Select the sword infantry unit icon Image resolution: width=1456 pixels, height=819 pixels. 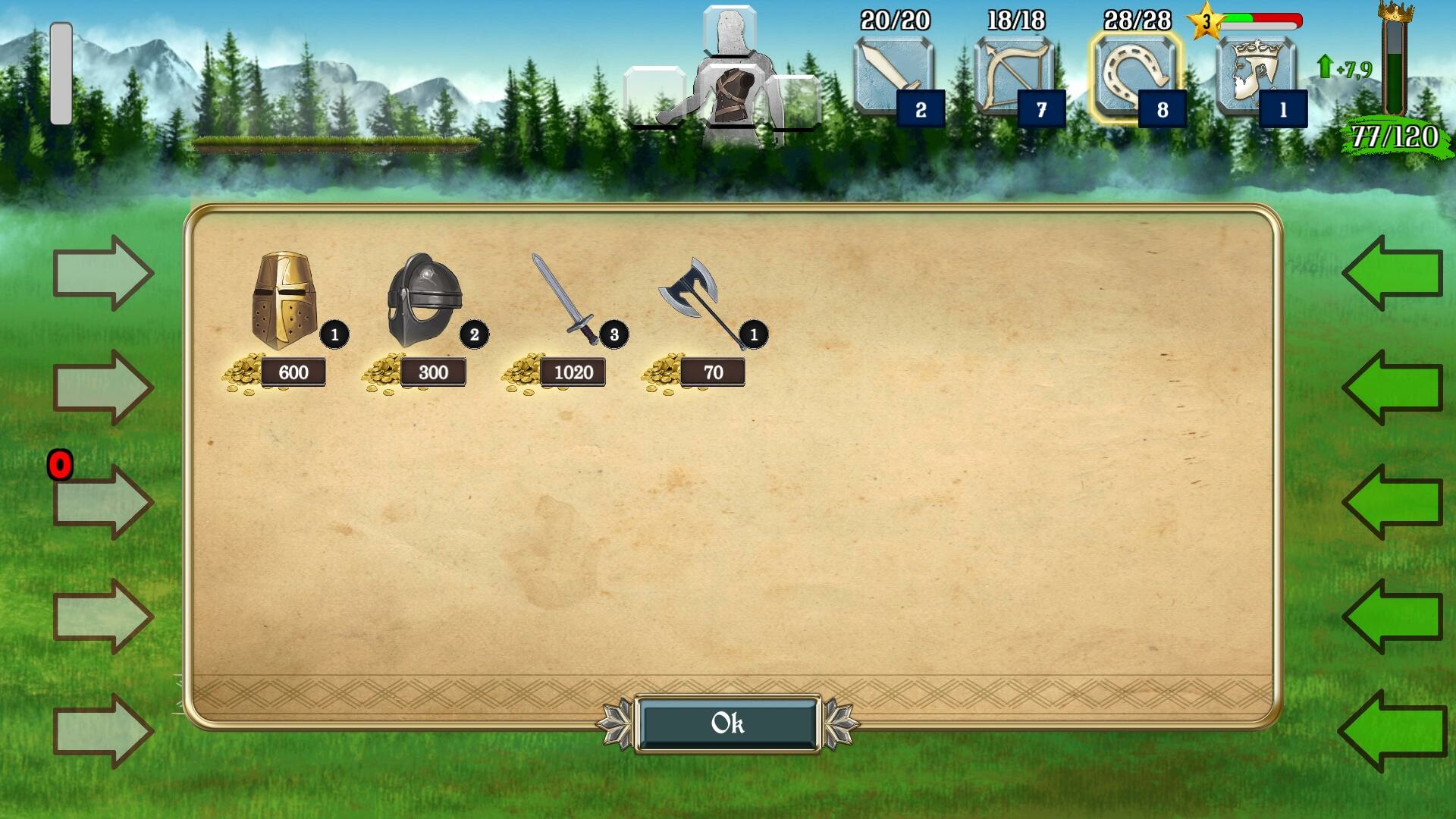coord(892,76)
